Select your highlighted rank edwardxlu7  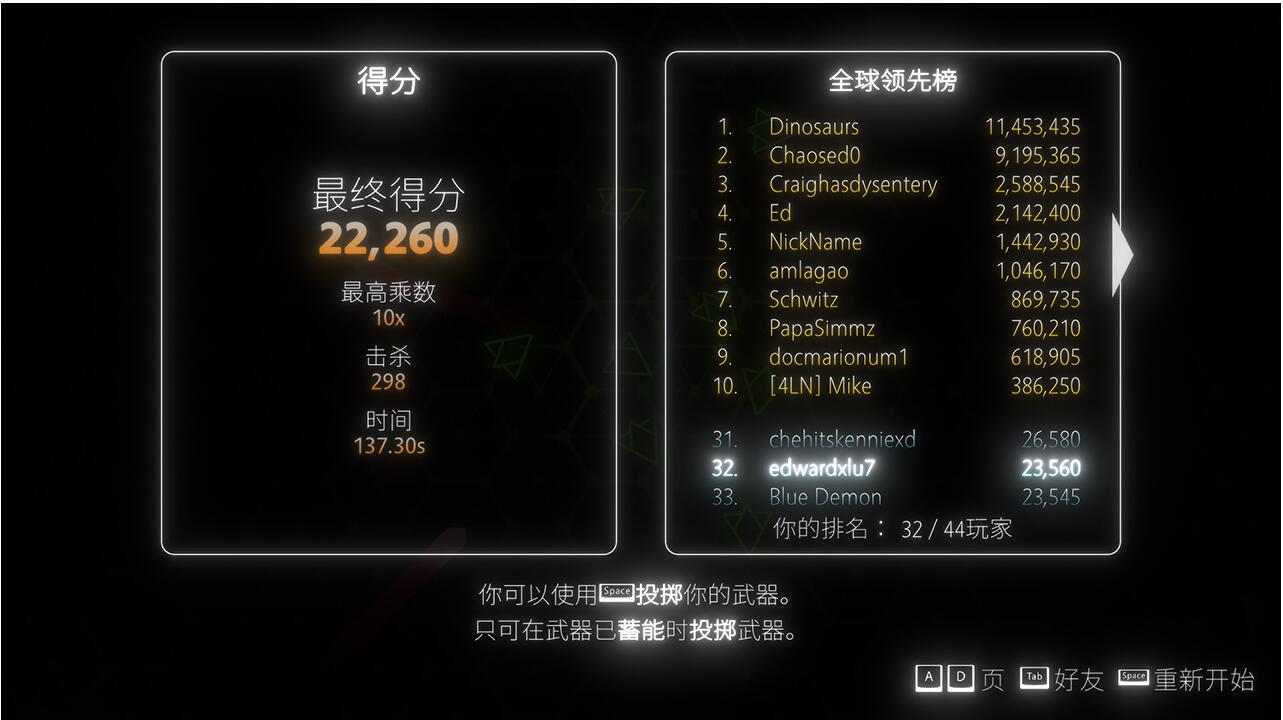coord(822,468)
